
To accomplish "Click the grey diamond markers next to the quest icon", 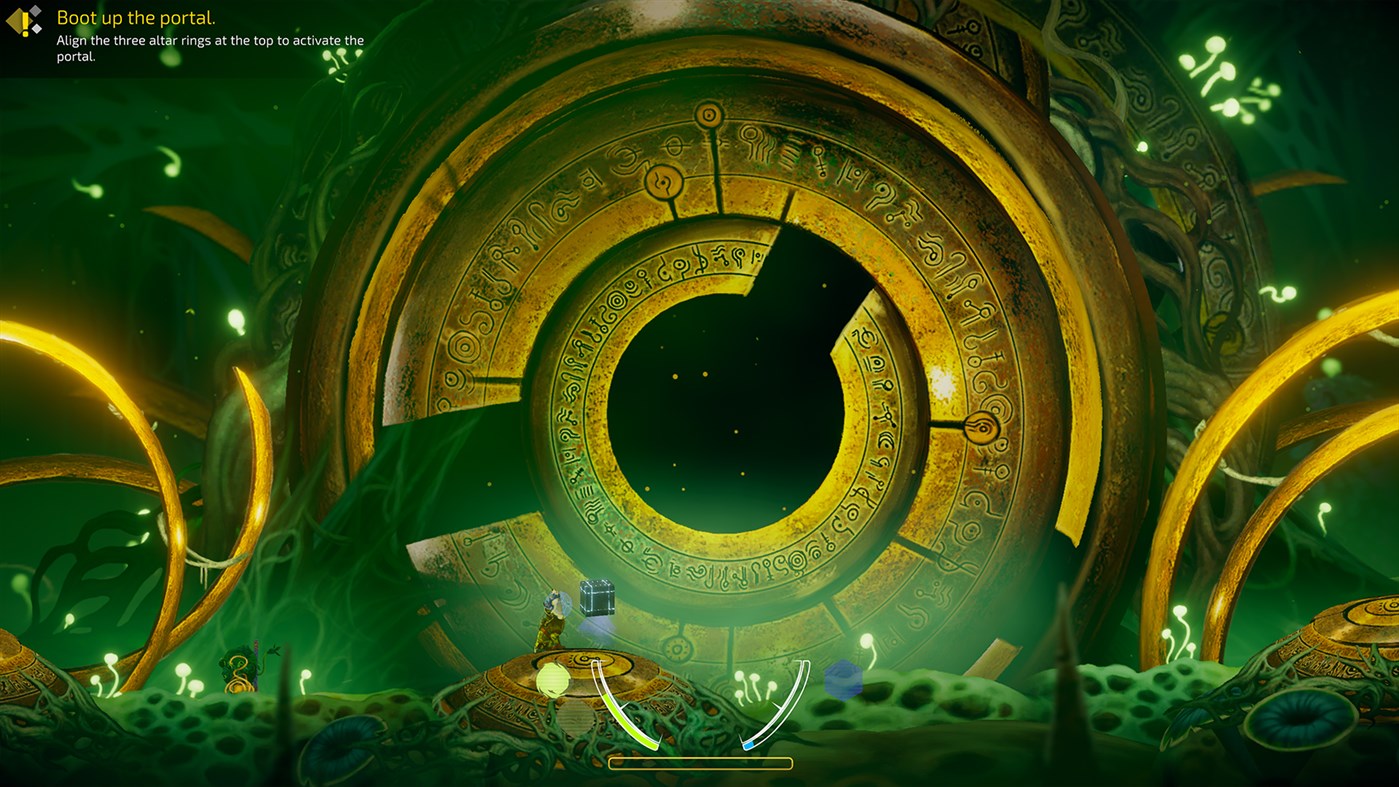I will [x=34, y=18].
